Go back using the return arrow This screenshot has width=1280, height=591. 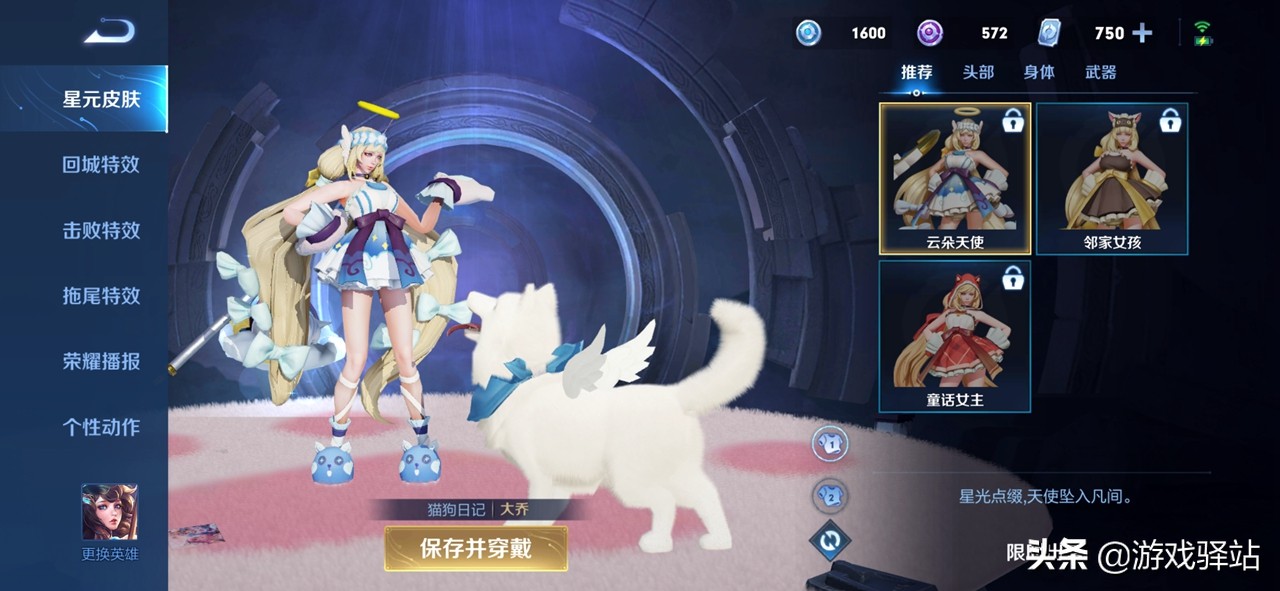pyautogui.click(x=108, y=33)
